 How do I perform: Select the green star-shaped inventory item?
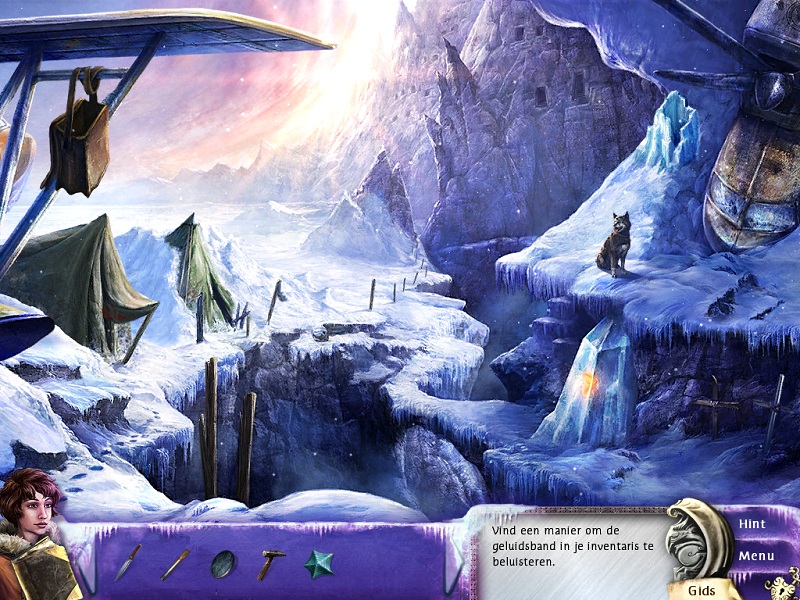pos(320,564)
